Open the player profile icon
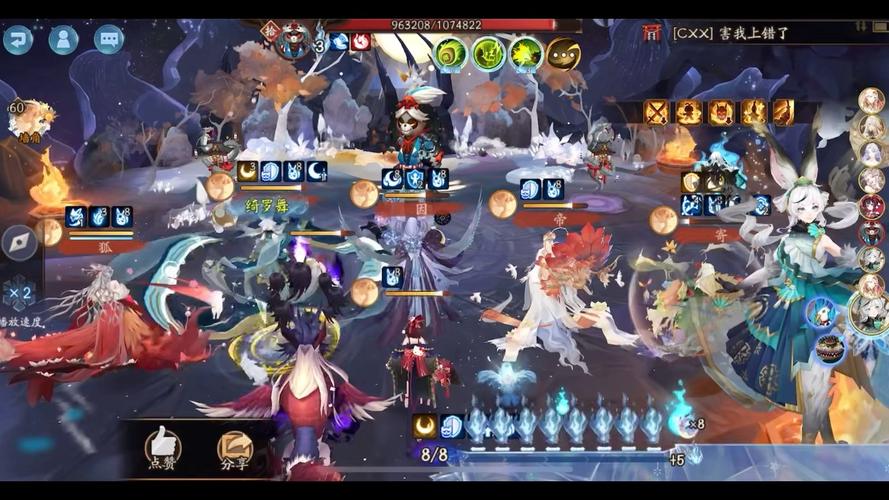Viewport: 889px width, 500px height. pos(64,40)
